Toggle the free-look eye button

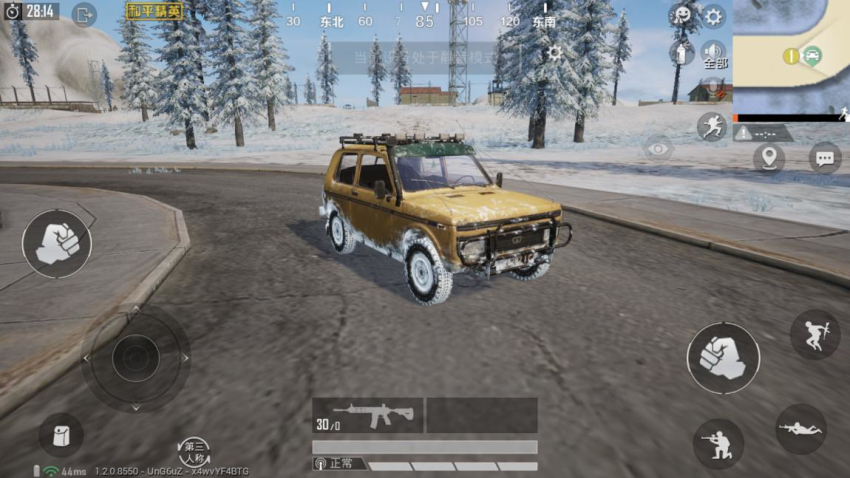tap(658, 149)
